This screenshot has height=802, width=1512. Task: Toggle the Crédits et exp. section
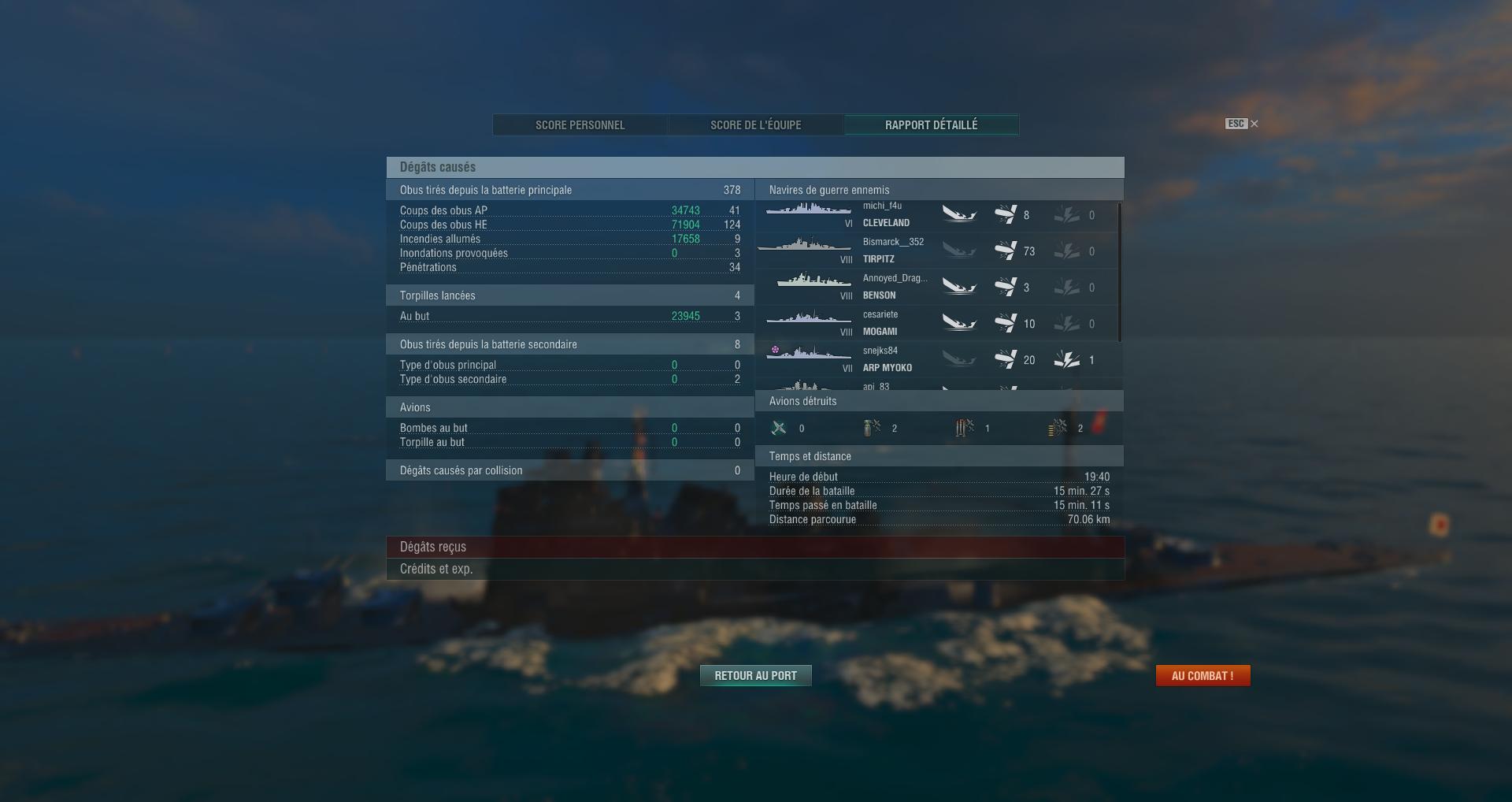click(x=756, y=568)
